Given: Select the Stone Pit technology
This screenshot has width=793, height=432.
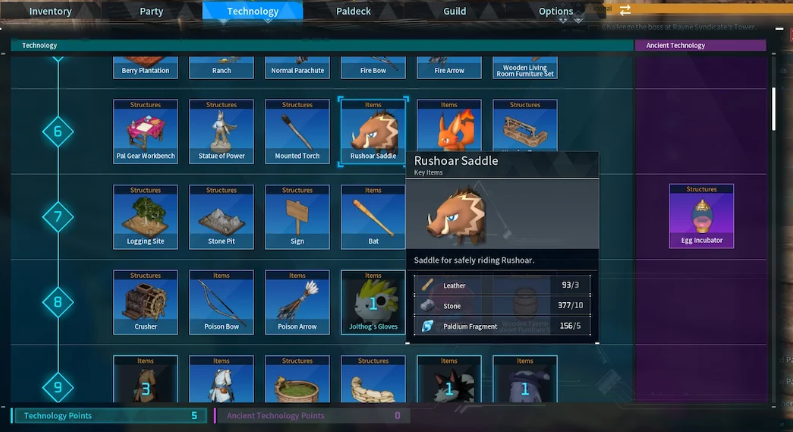Looking at the screenshot, I should (x=221, y=216).
